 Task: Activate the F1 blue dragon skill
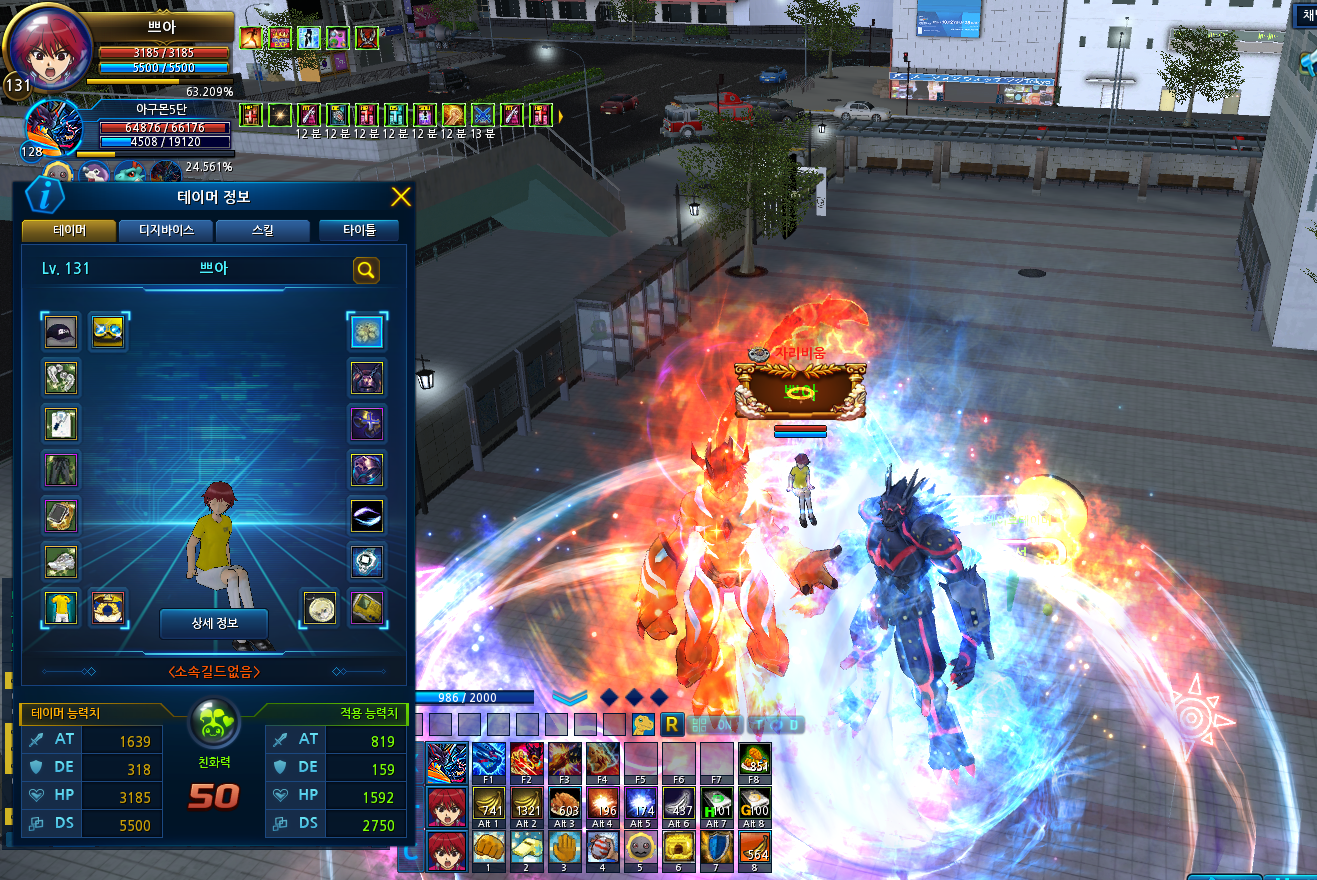[x=489, y=760]
